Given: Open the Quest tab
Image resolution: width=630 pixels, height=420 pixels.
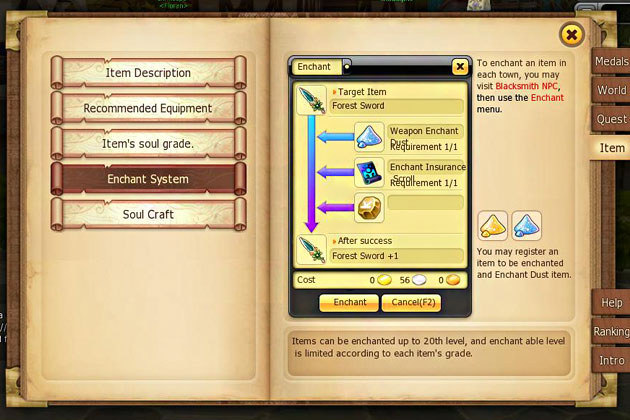Looking at the screenshot, I should tap(611, 119).
